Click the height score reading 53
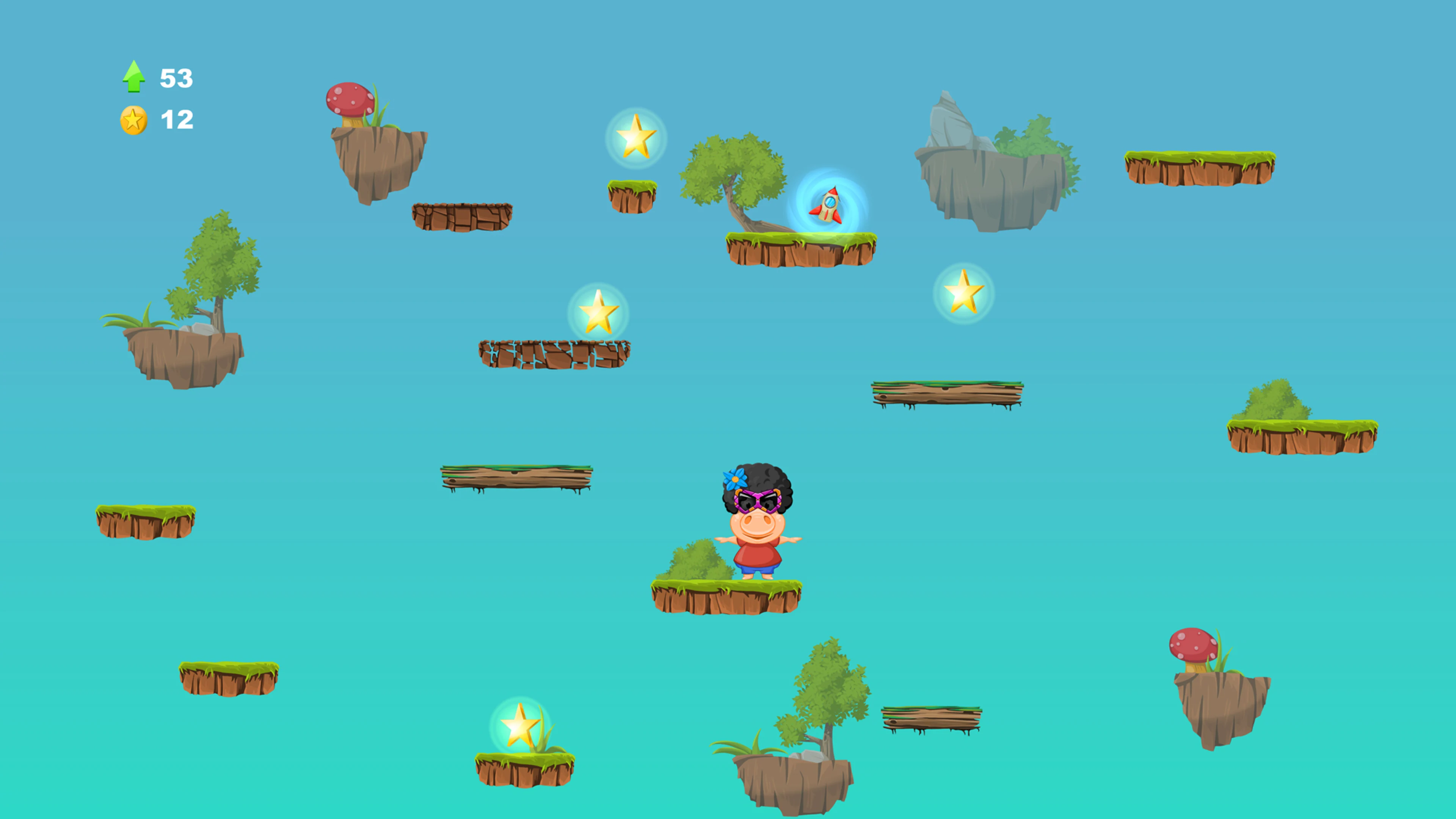Image resolution: width=1456 pixels, height=819 pixels. coord(176,78)
